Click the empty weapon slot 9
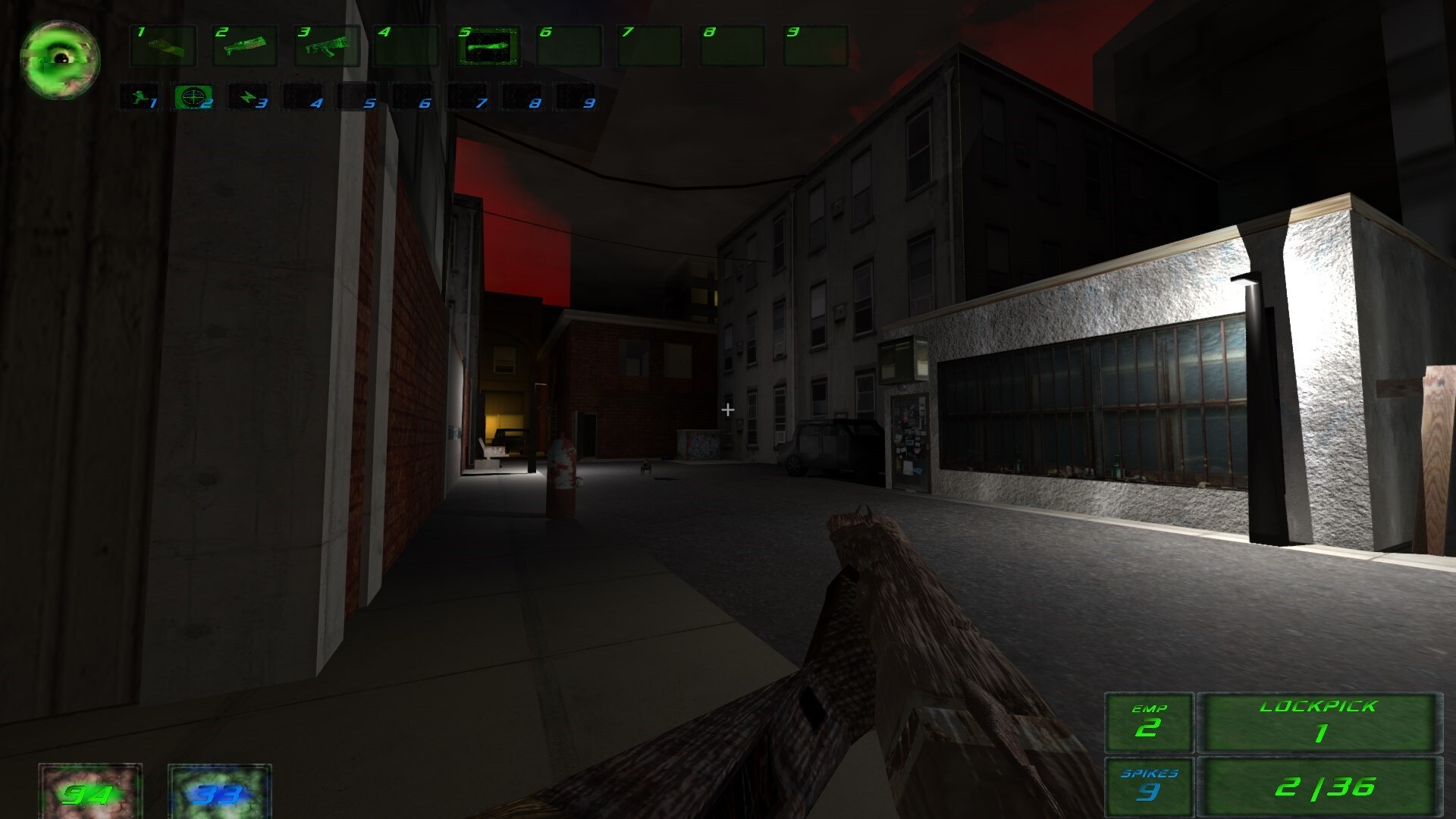 813,47
